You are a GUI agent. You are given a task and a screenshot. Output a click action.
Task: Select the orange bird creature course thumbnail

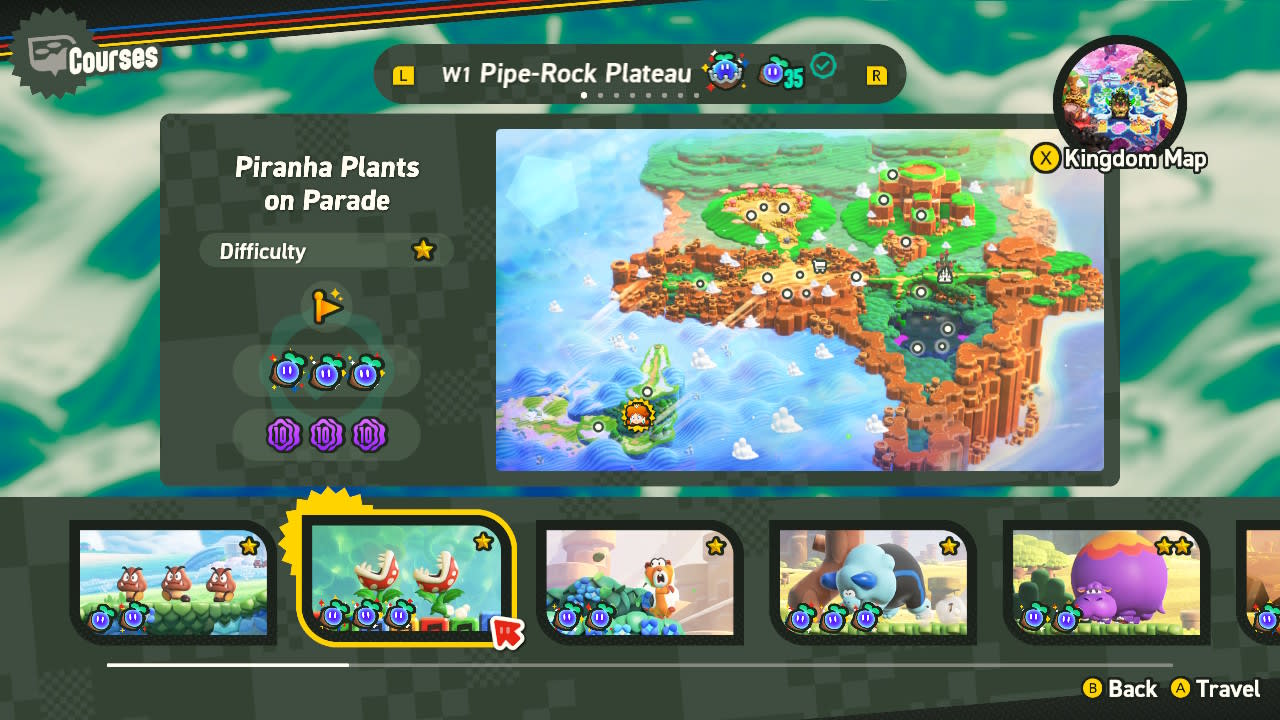pos(640,582)
